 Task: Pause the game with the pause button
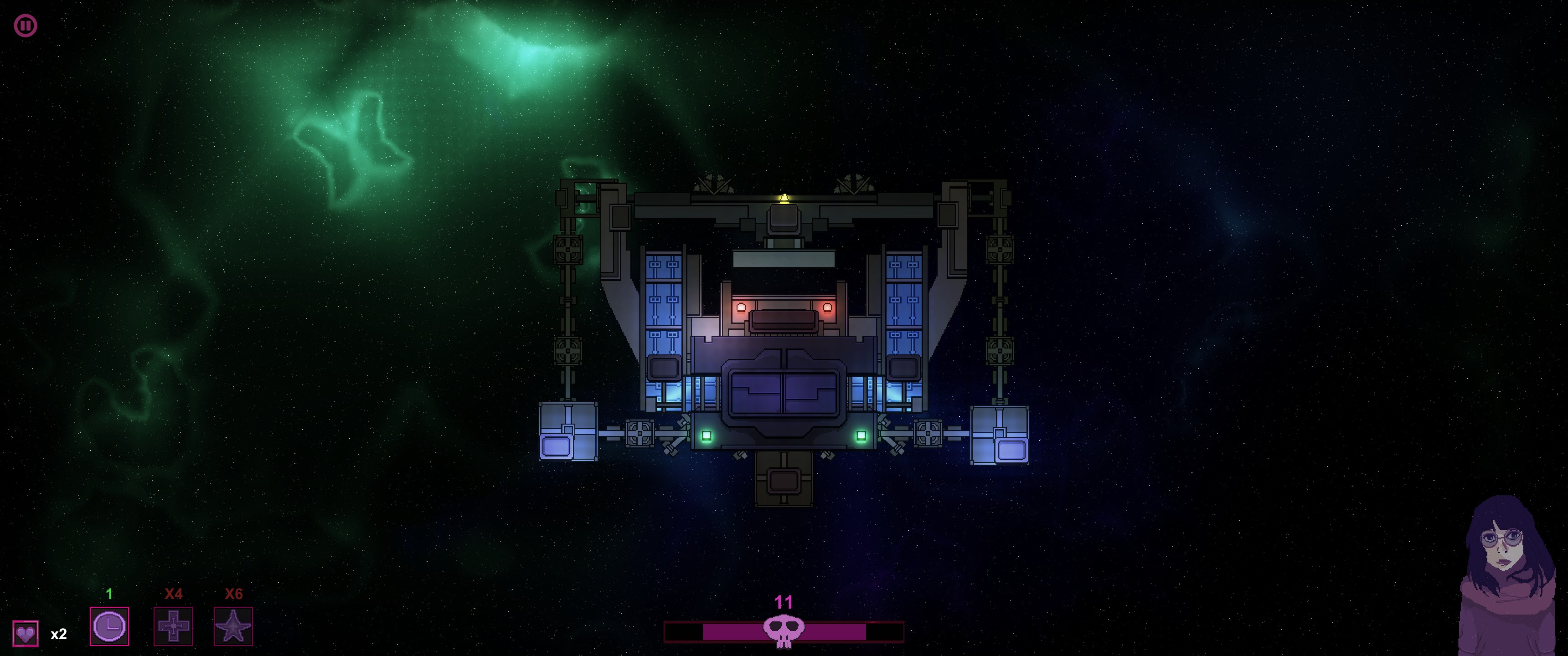[26, 26]
